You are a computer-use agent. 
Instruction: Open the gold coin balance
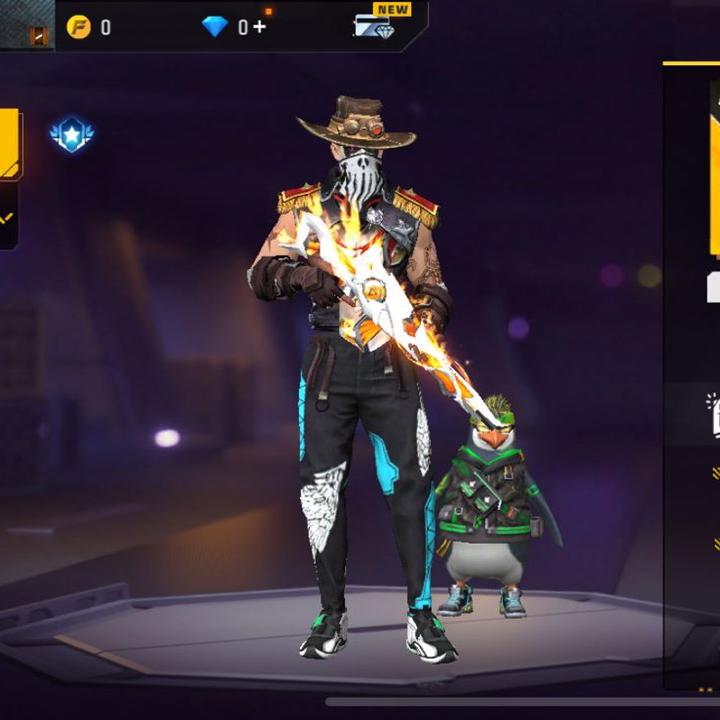tap(79, 27)
